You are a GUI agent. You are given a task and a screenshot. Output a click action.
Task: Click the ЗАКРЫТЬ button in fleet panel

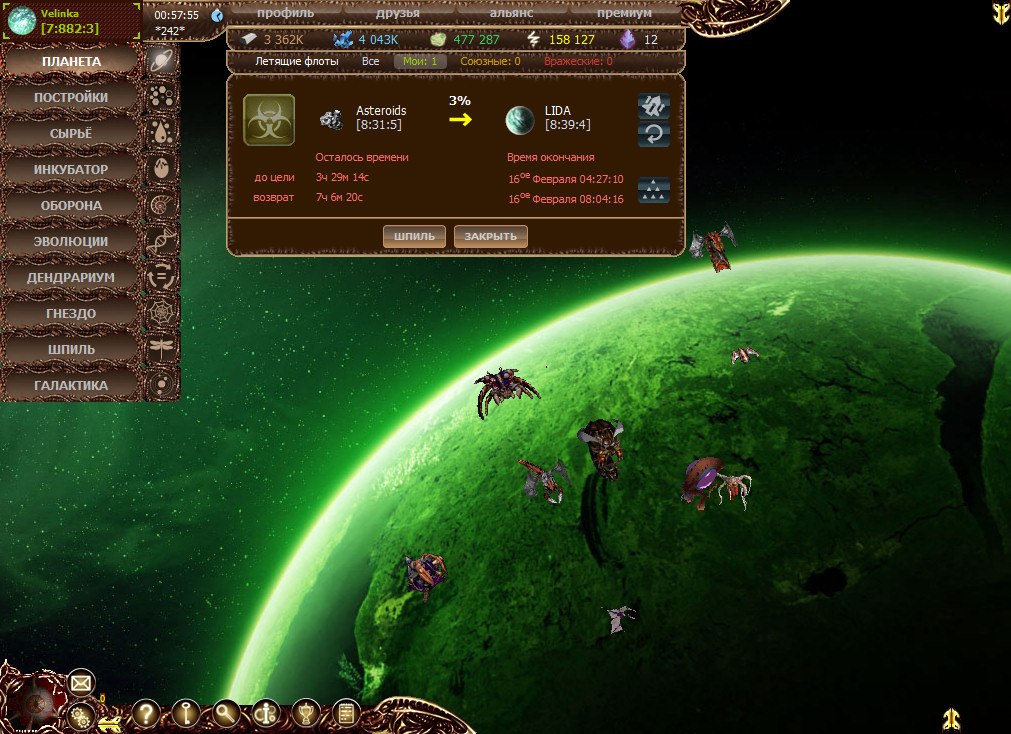click(490, 236)
